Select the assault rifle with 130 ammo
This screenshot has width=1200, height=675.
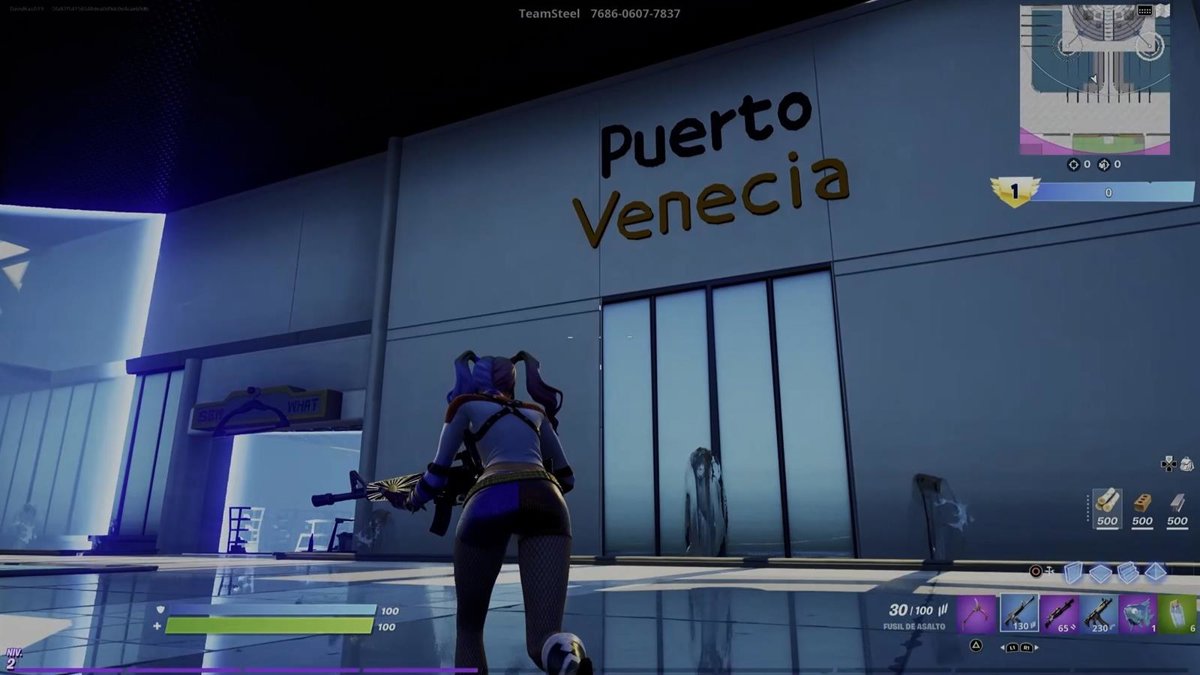click(1018, 613)
